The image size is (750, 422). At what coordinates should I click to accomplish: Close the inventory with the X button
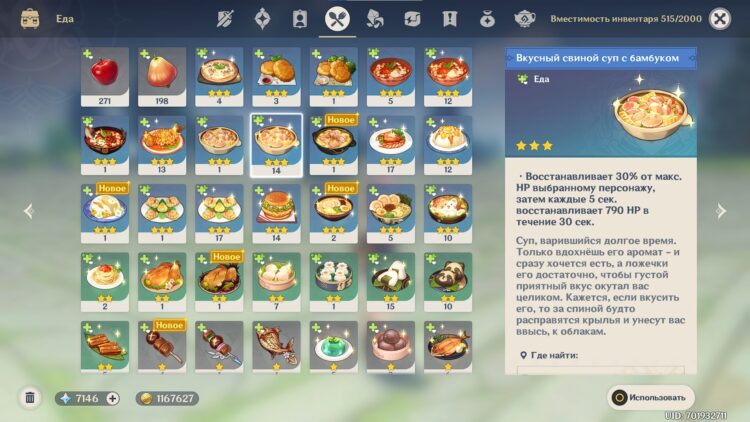[719, 18]
